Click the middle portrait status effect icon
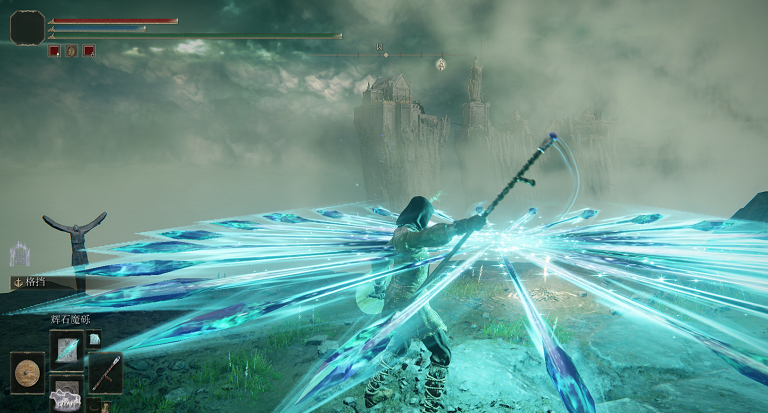Viewport: 768px width, 413px height. (x=71, y=50)
